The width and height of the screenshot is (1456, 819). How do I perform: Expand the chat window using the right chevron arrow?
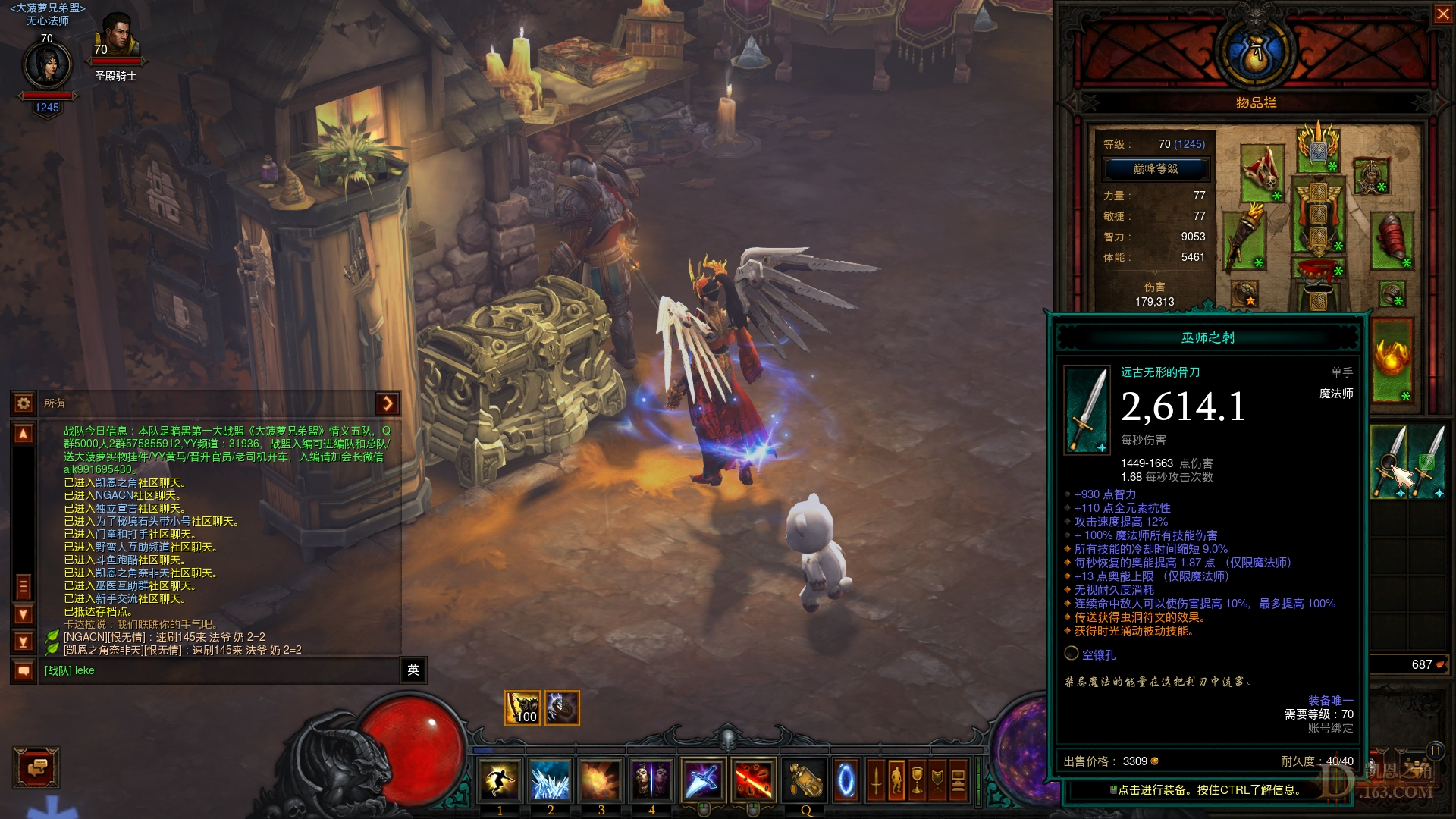(388, 404)
